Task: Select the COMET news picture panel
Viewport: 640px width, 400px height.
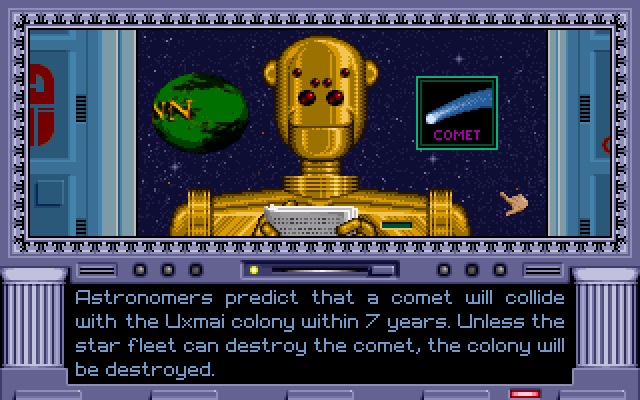Action: click(x=457, y=113)
